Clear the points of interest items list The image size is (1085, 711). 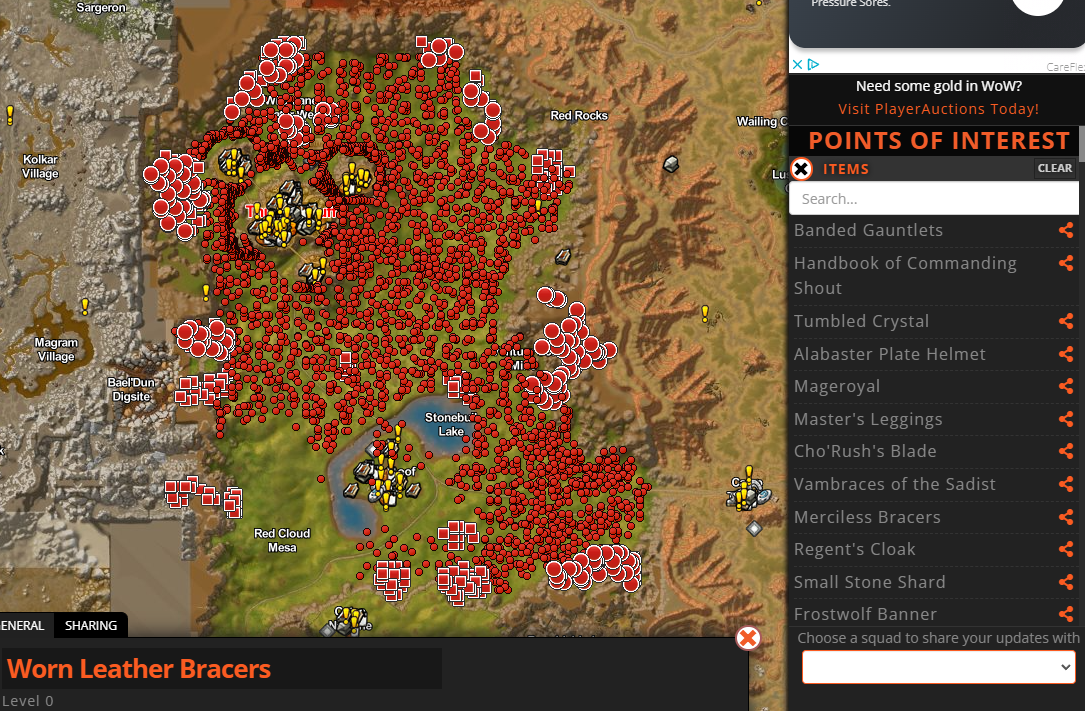(1054, 168)
